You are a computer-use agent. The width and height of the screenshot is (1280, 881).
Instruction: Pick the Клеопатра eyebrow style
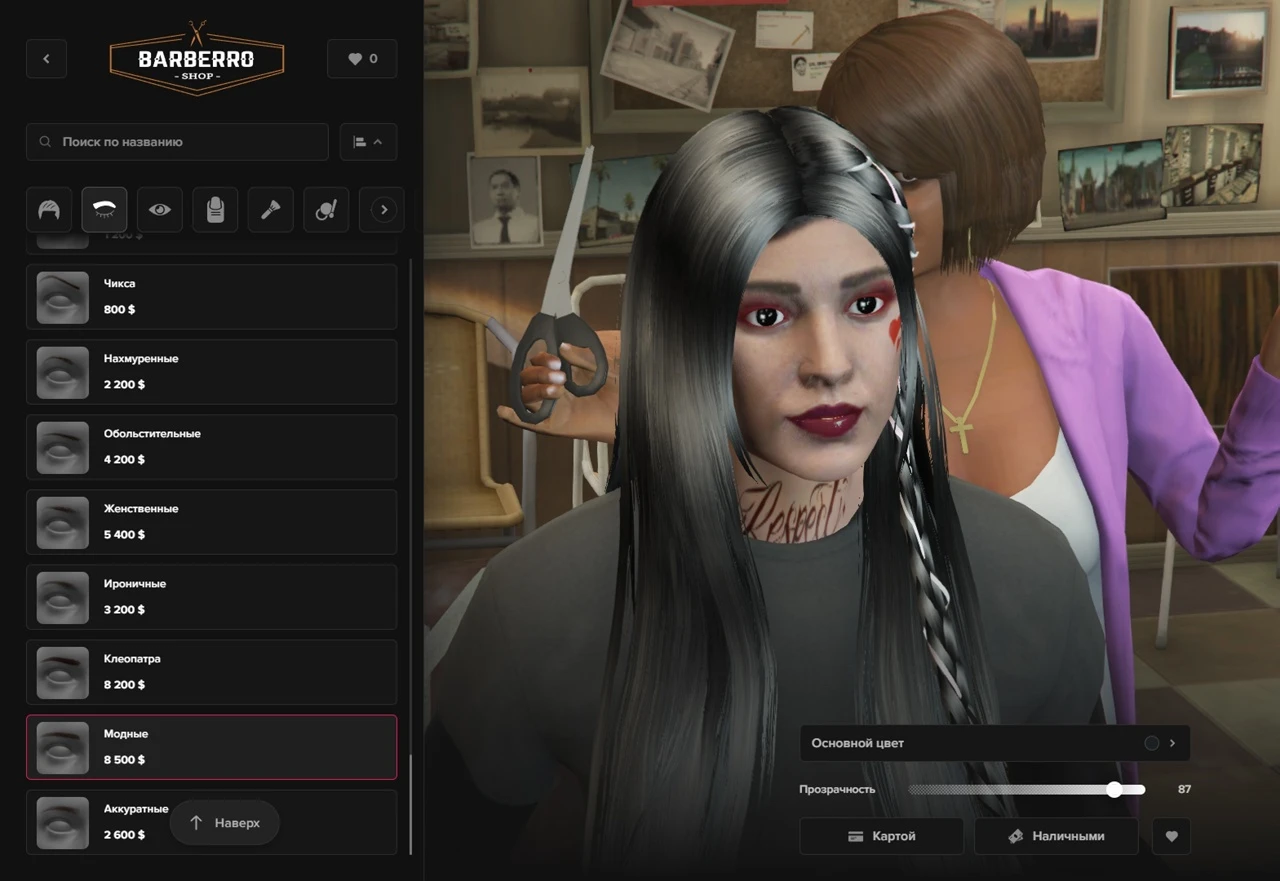click(x=211, y=672)
